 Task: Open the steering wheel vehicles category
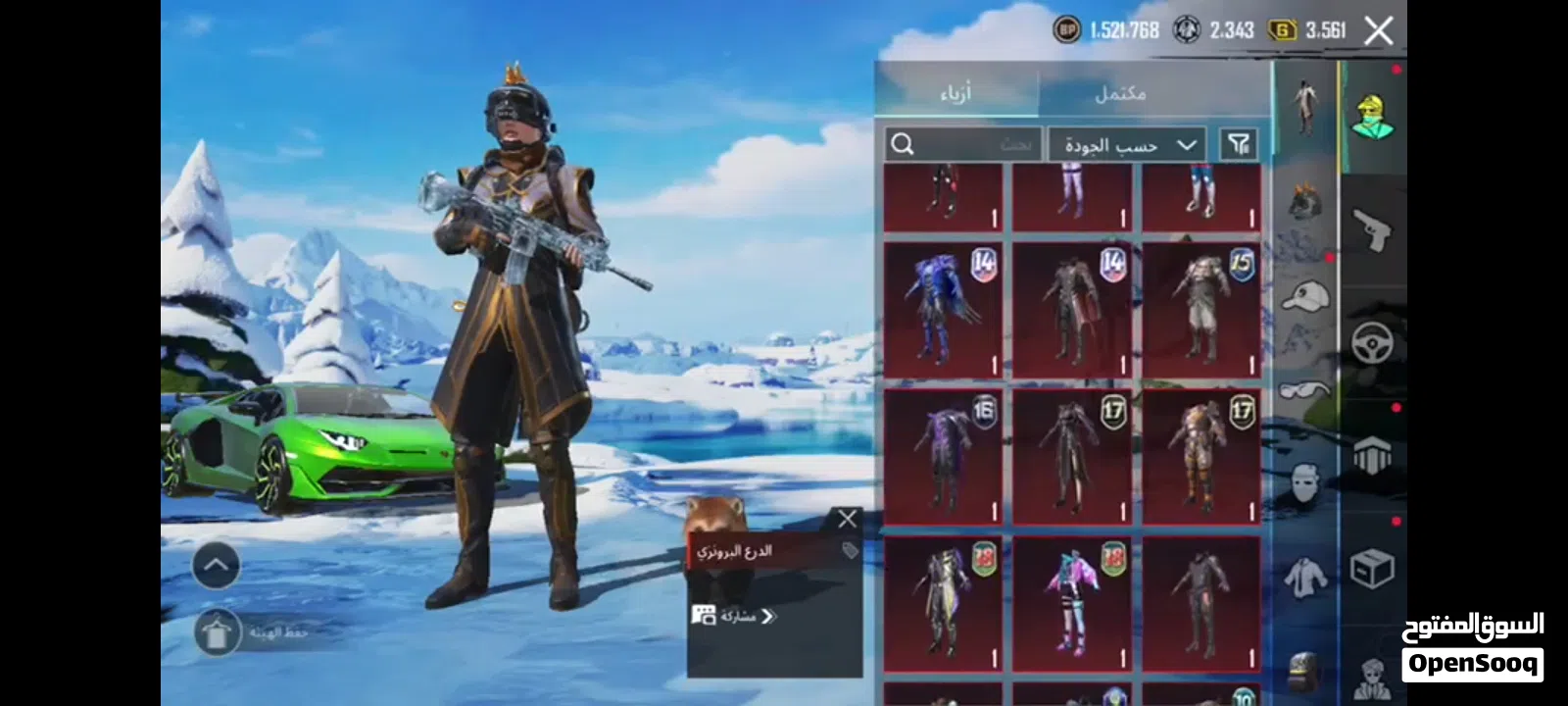click(1372, 343)
